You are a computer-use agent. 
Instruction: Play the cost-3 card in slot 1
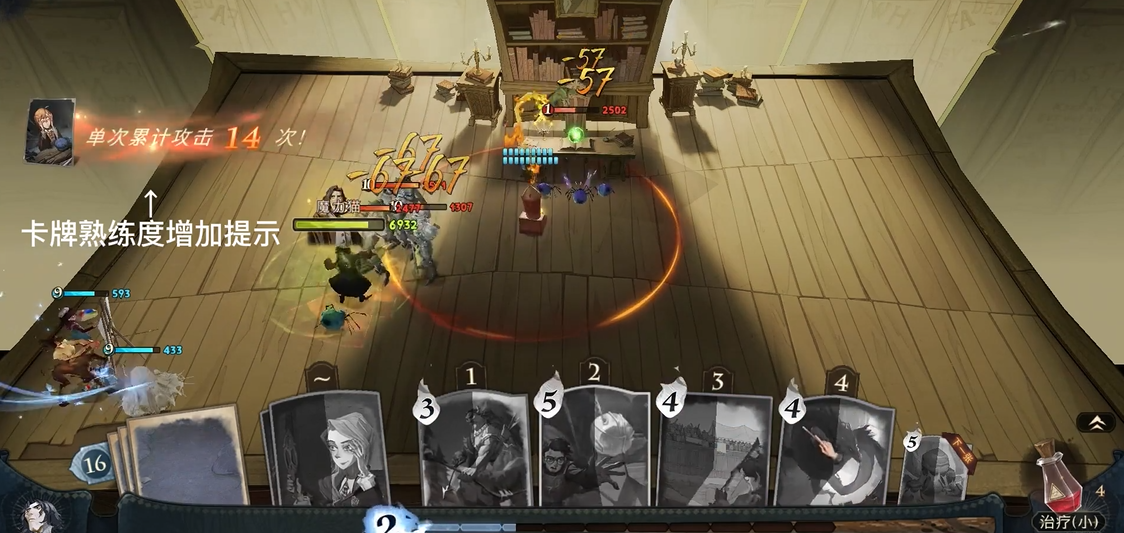tap(474, 449)
